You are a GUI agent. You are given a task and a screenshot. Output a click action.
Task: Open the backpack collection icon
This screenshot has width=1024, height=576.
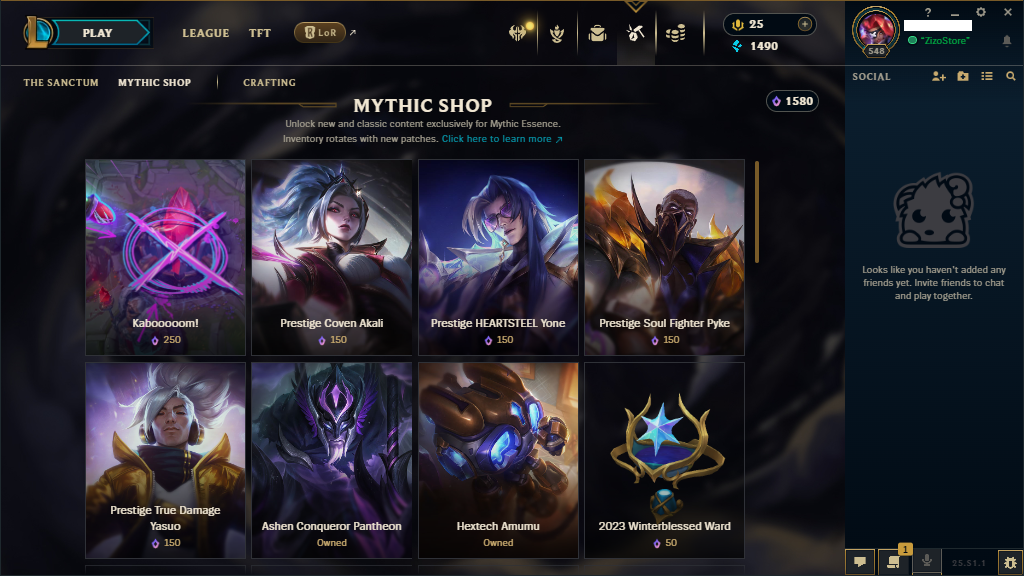(597, 34)
